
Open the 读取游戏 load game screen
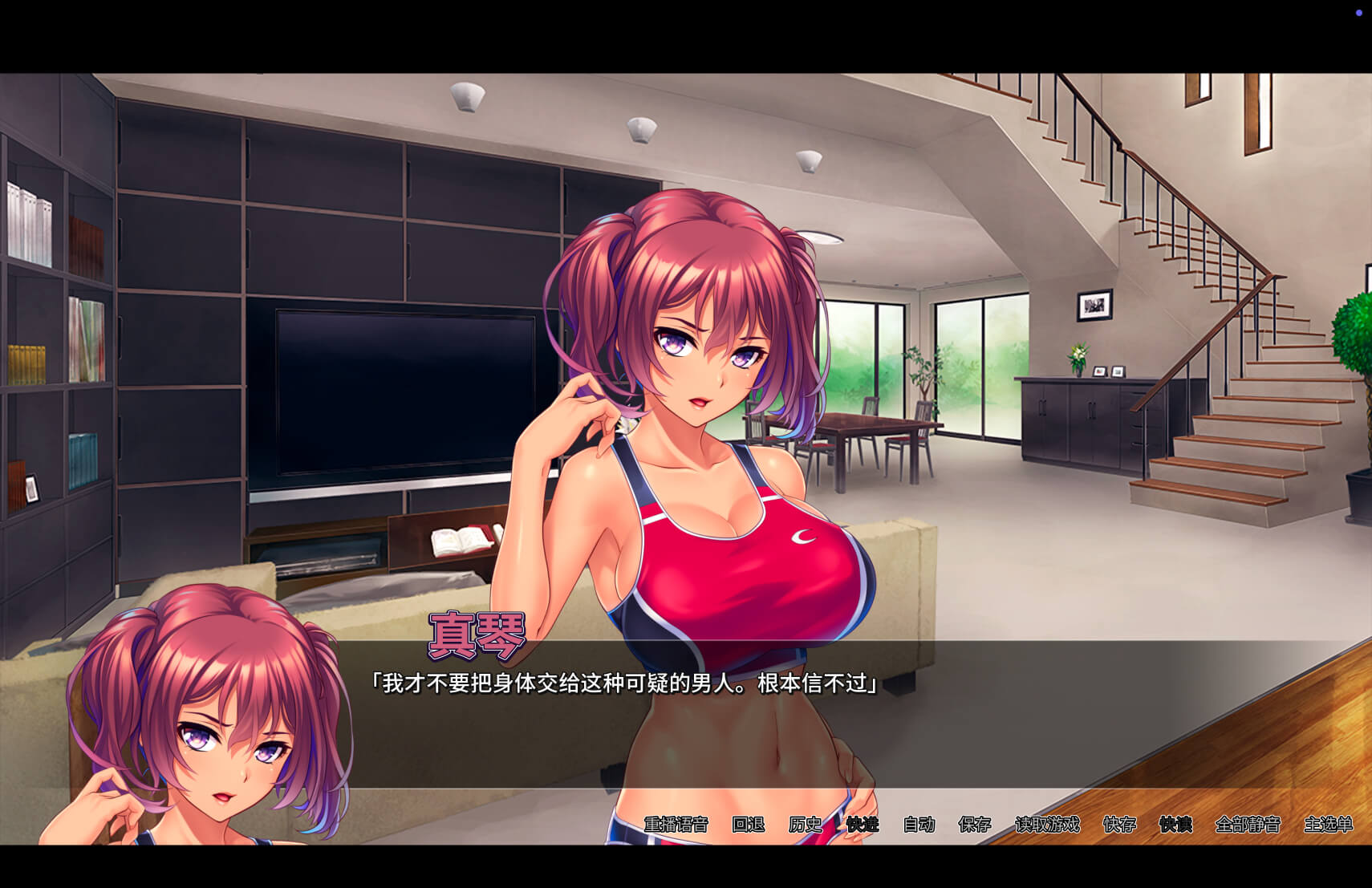[x=1047, y=824]
